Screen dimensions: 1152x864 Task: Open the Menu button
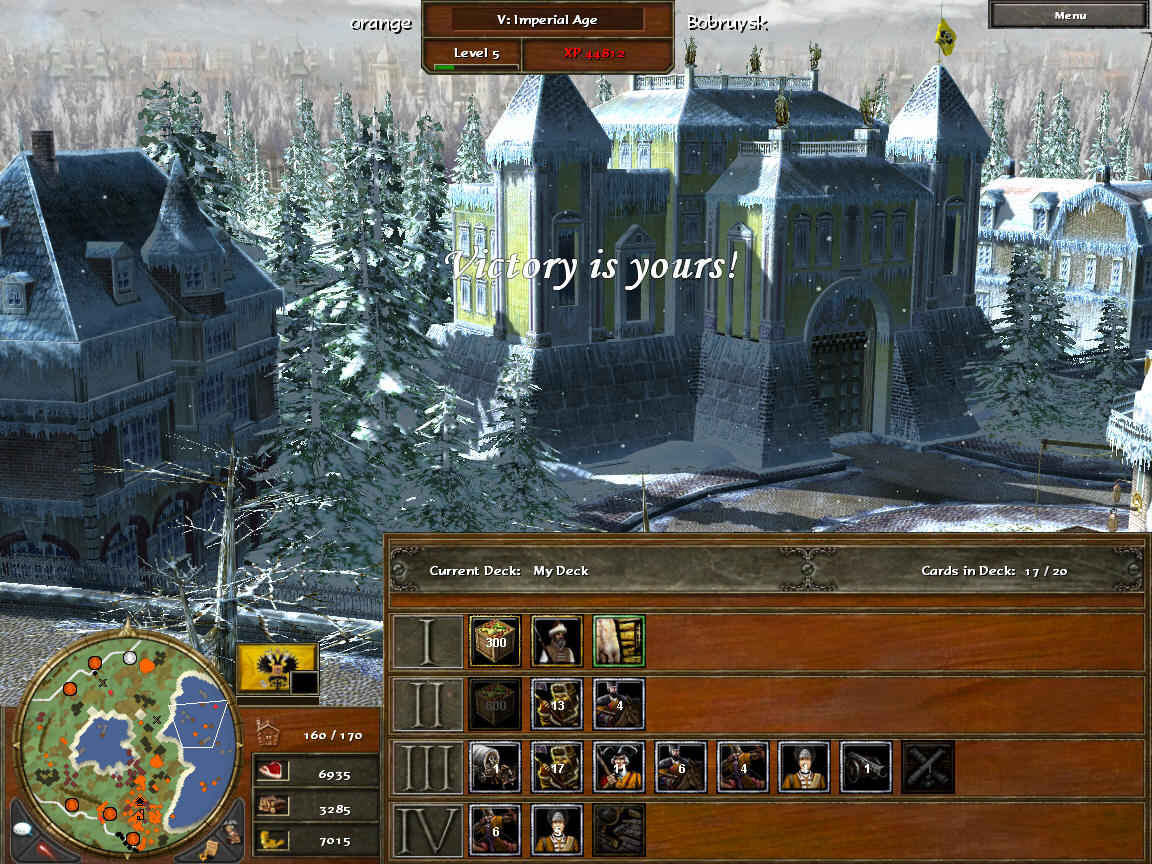coord(1069,15)
